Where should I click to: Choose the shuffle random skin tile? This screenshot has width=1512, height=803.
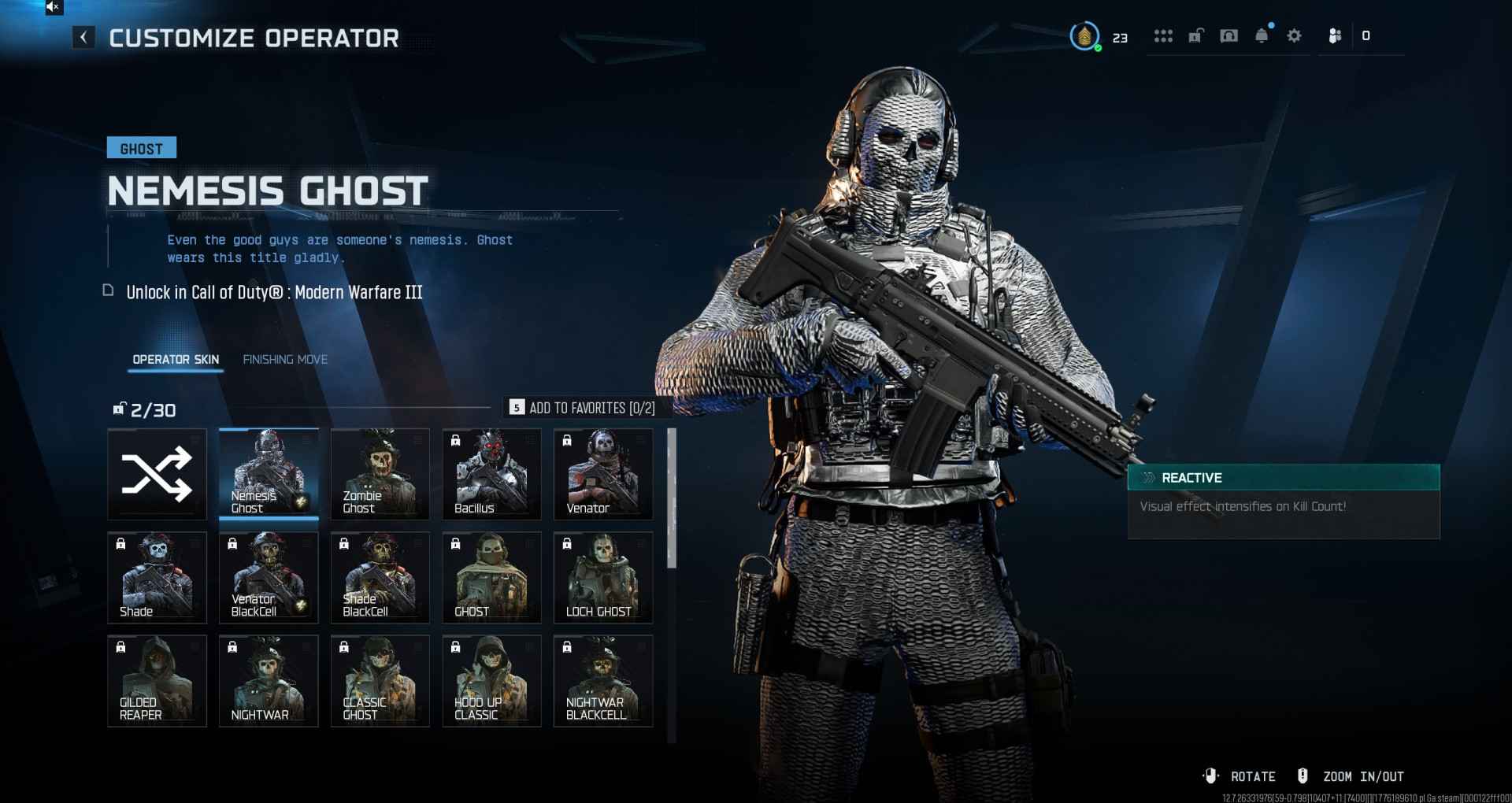(157, 474)
